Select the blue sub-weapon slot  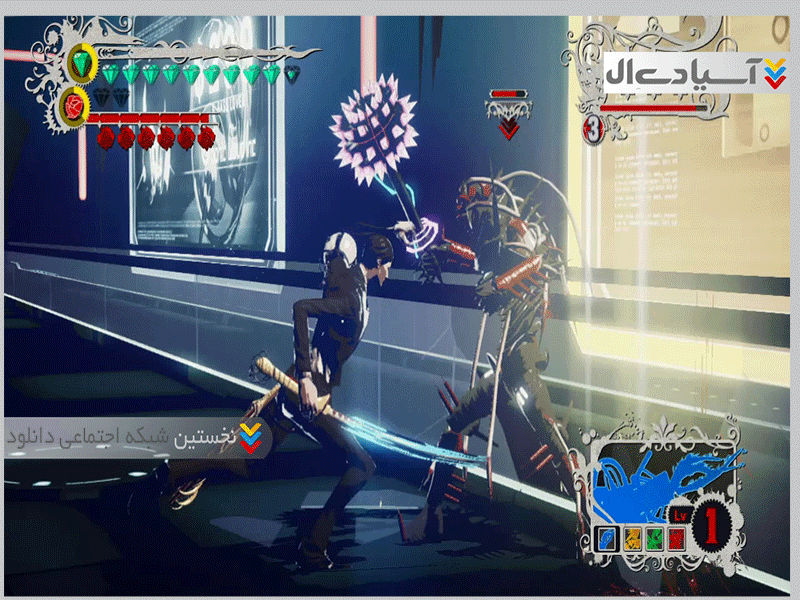(607, 538)
